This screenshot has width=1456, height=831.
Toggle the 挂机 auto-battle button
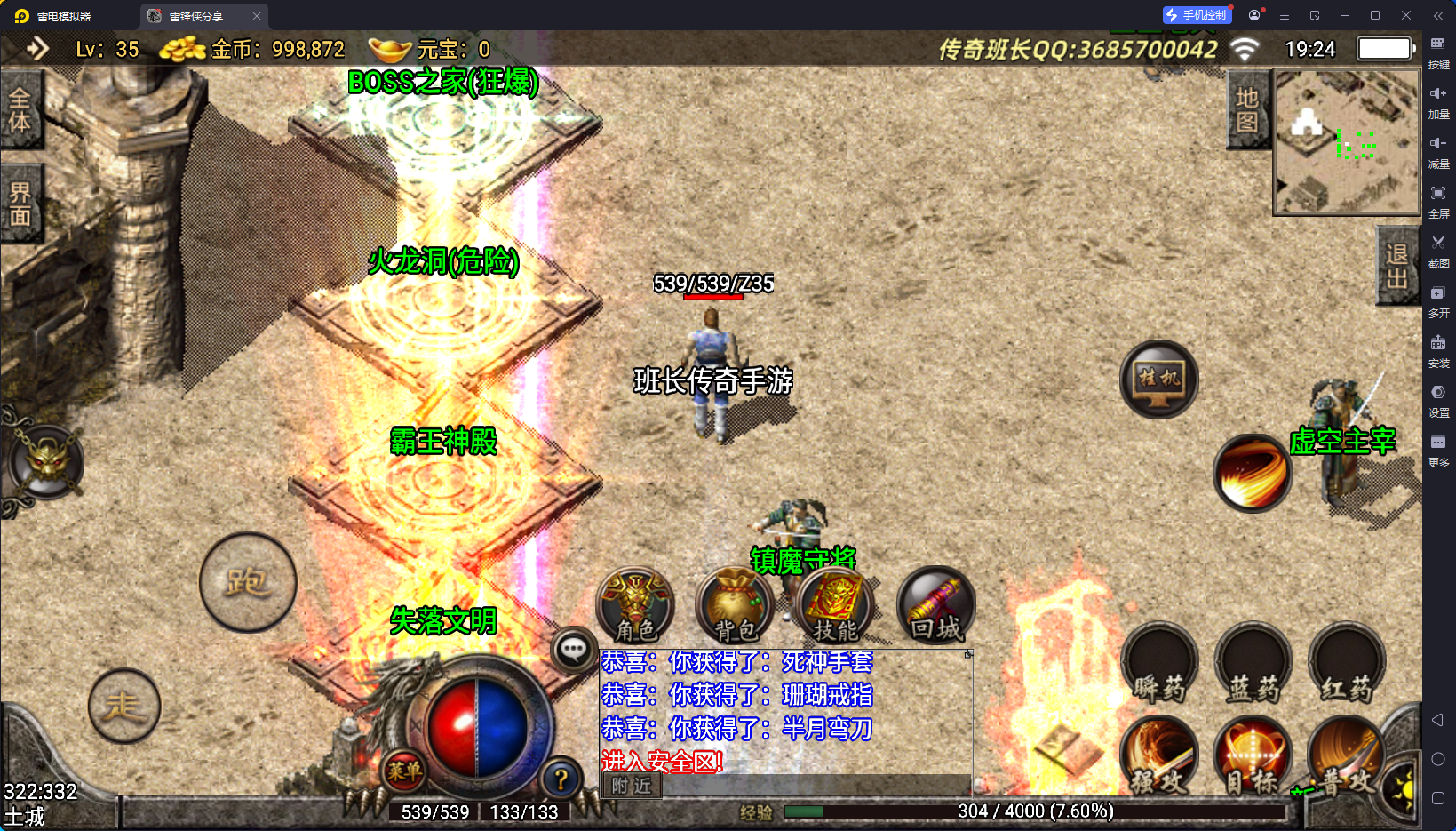point(1158,380)
